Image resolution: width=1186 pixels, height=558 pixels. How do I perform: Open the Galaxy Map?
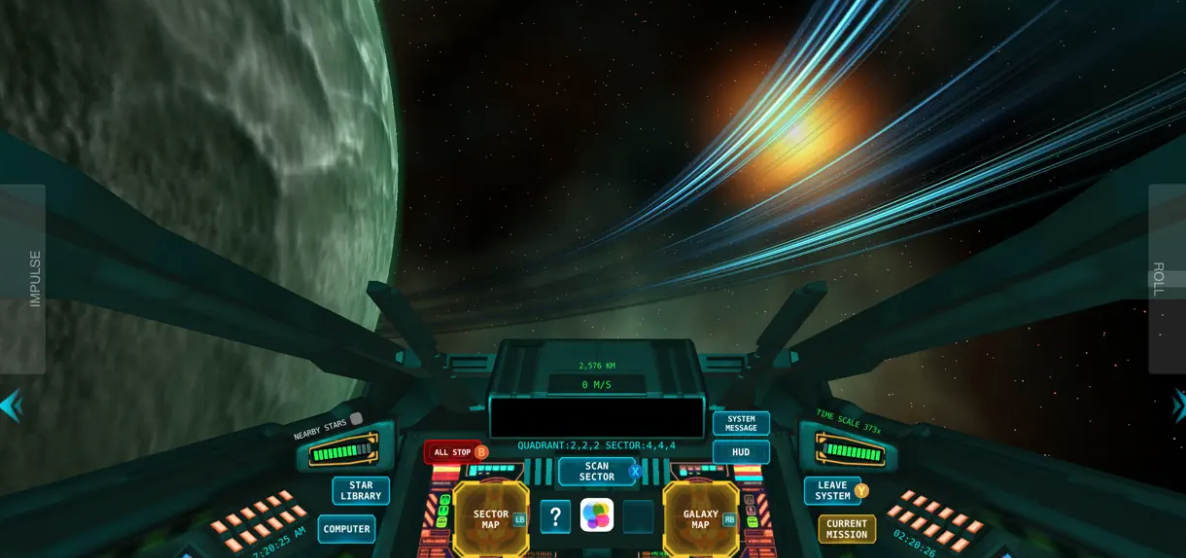tap(701, 519)
